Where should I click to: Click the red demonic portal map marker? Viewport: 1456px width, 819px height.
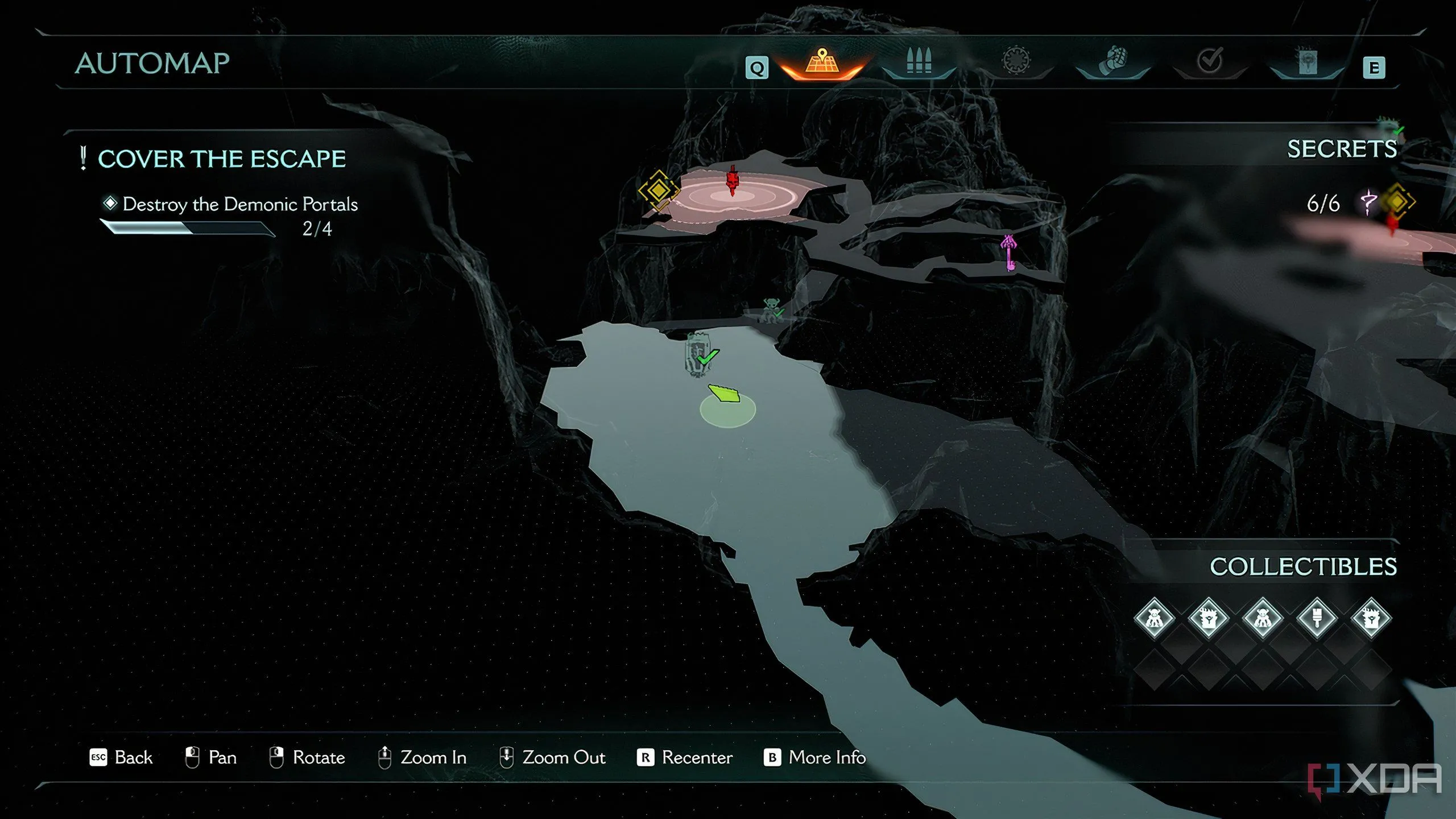click(x=733, y=181)
